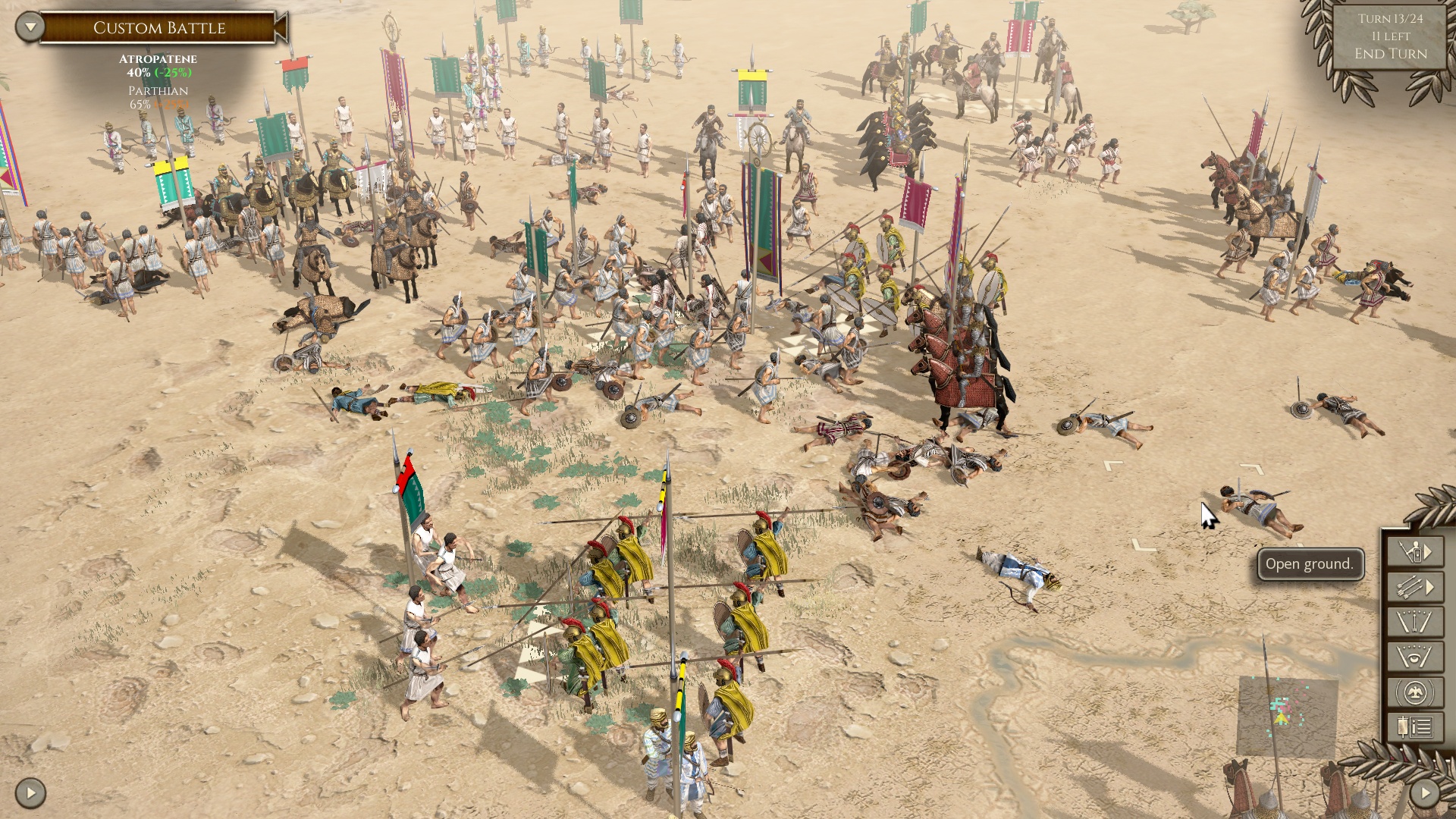Toggle the shooting range arcs display
The image size is (1456, 819).
pos(1415,622)
